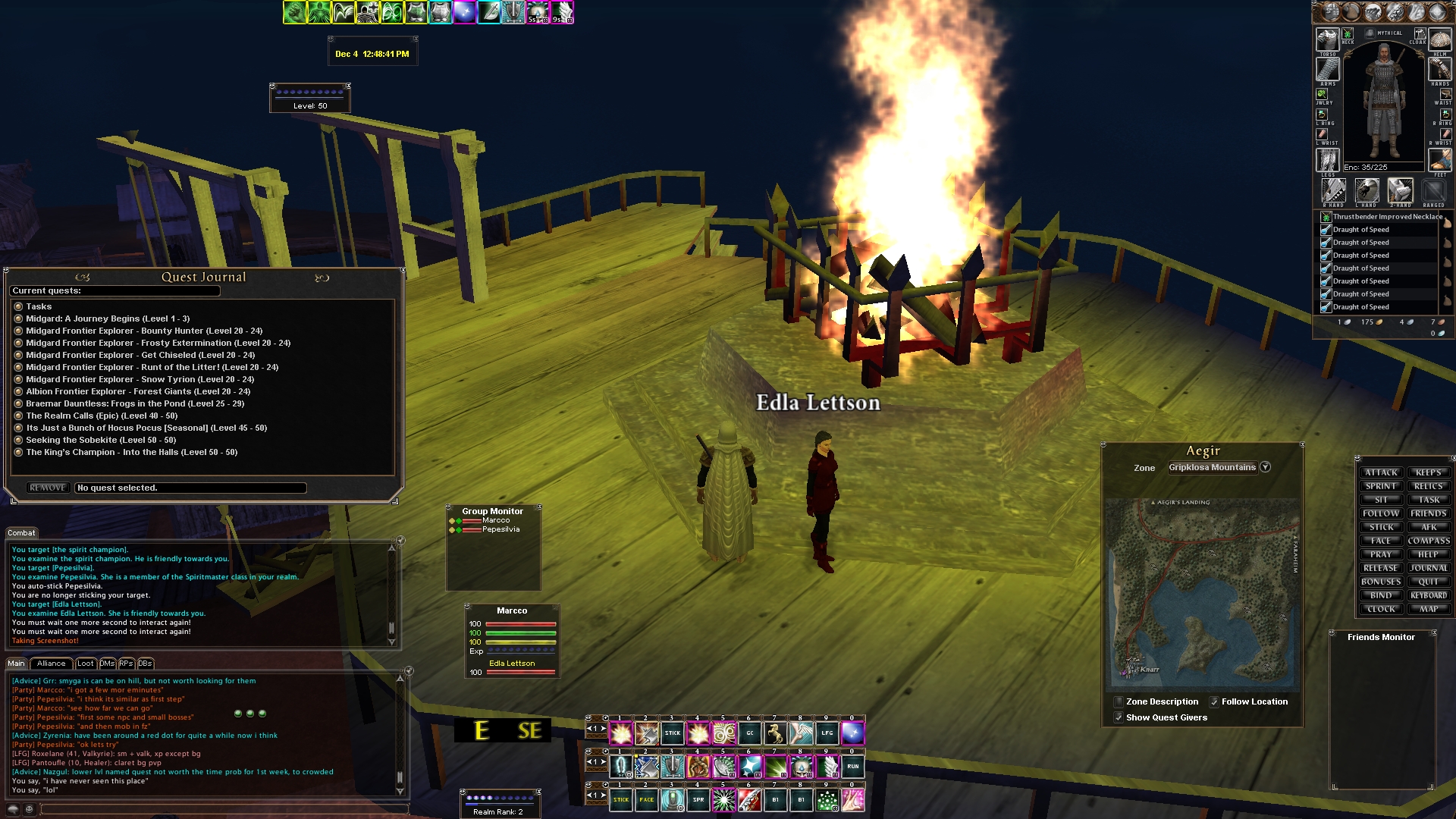Open the Tasks entry in Quest Journal

coord(39,306)
